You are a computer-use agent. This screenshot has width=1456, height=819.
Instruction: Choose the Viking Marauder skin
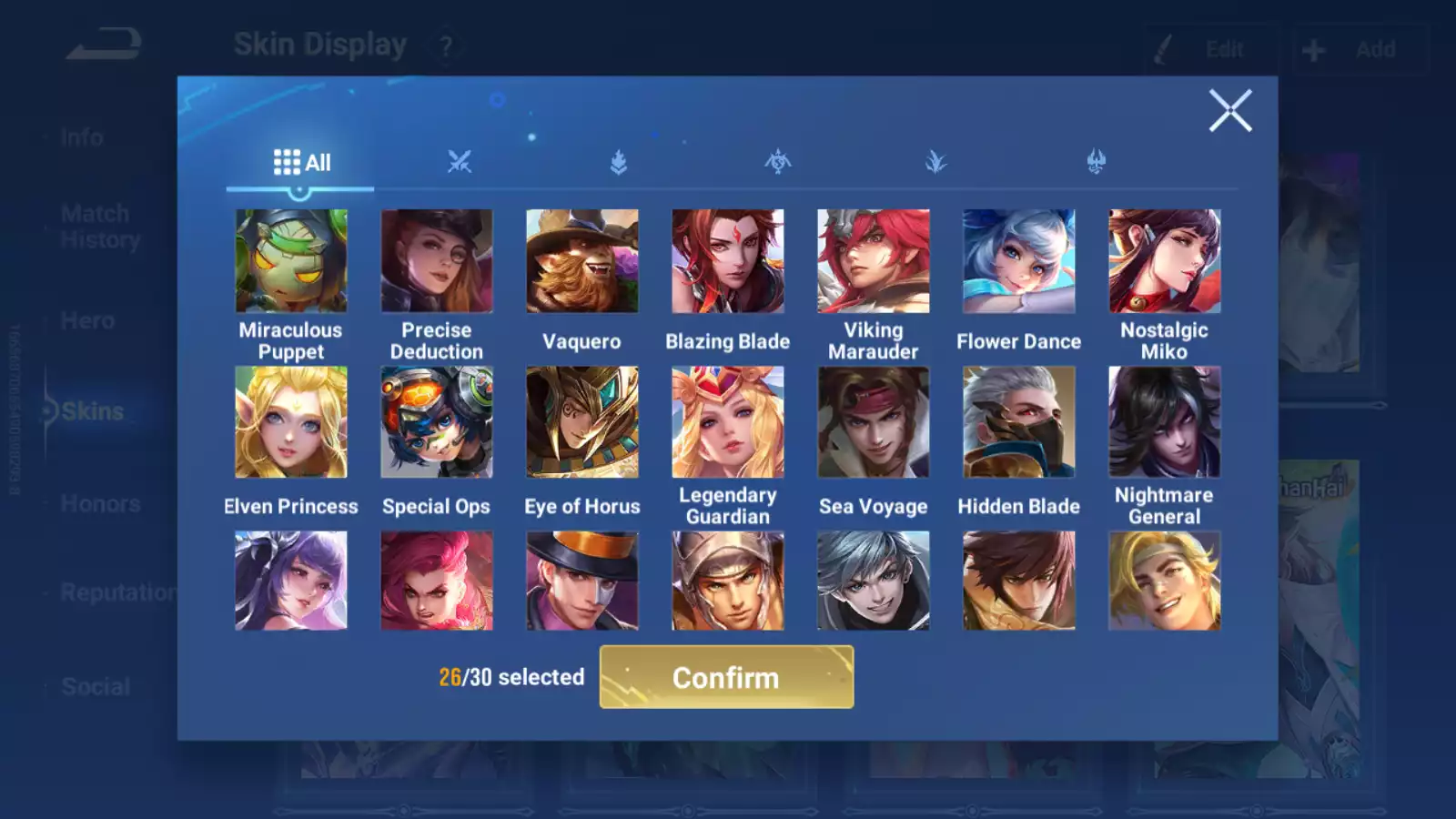874,261
